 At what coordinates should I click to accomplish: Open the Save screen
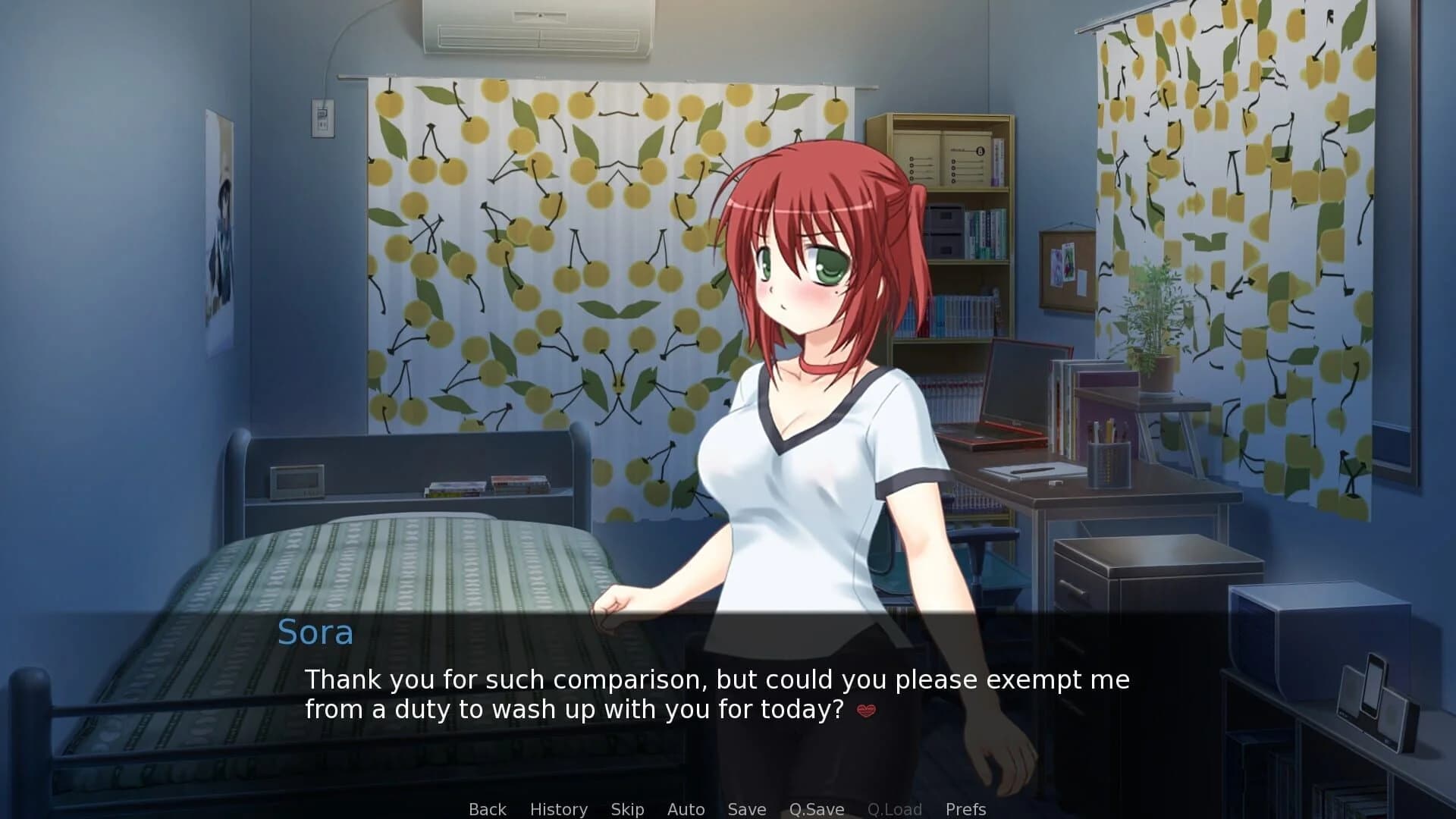pos(746,808)
